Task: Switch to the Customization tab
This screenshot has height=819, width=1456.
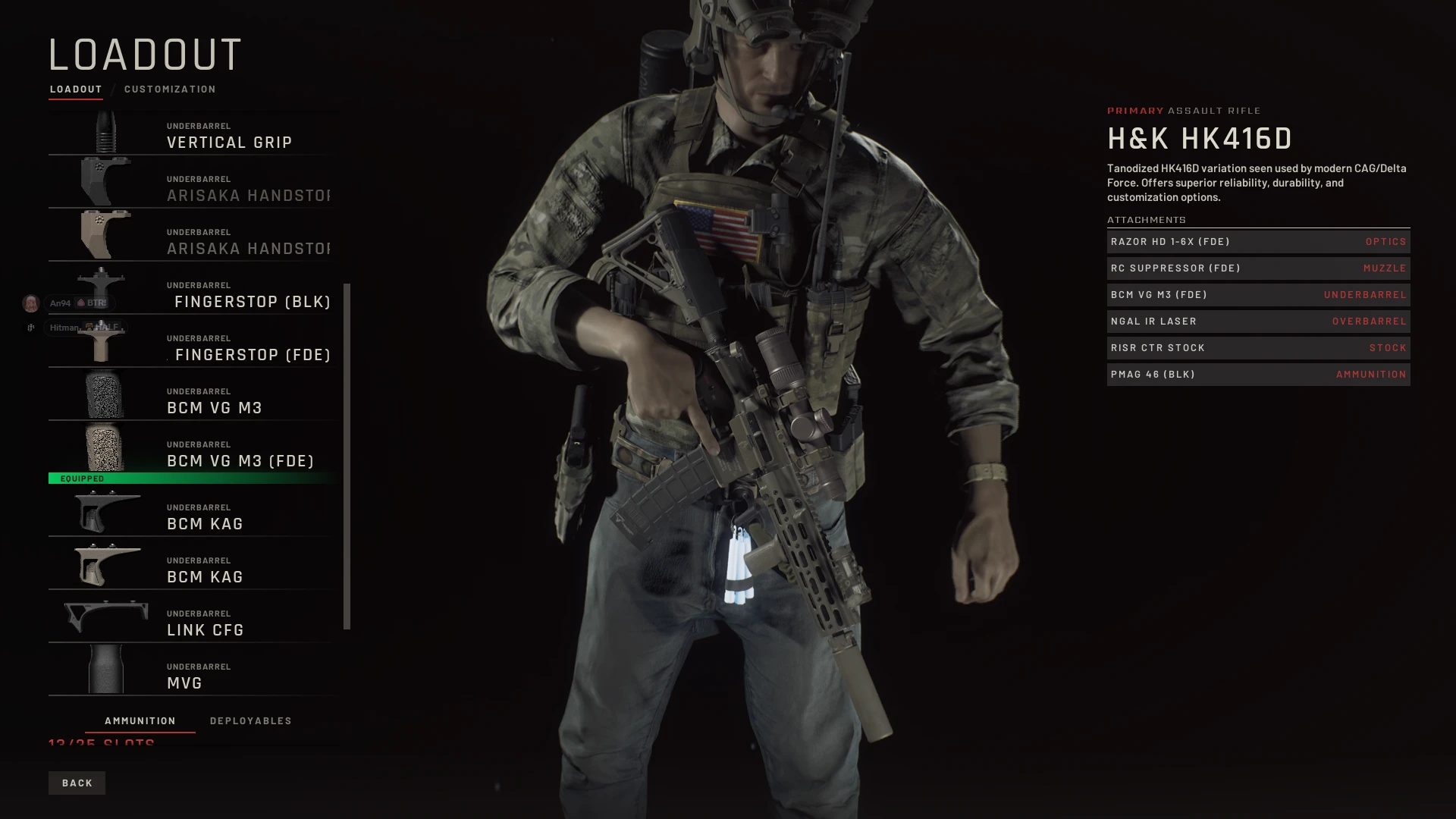Action: [x=170, y=89]
